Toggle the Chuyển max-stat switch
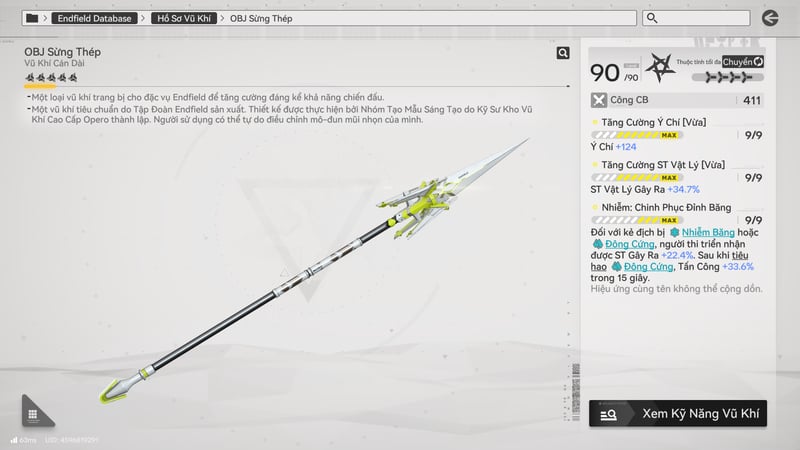Image resolution: width=800 pixels, height=450 pixels. [743, 62]
